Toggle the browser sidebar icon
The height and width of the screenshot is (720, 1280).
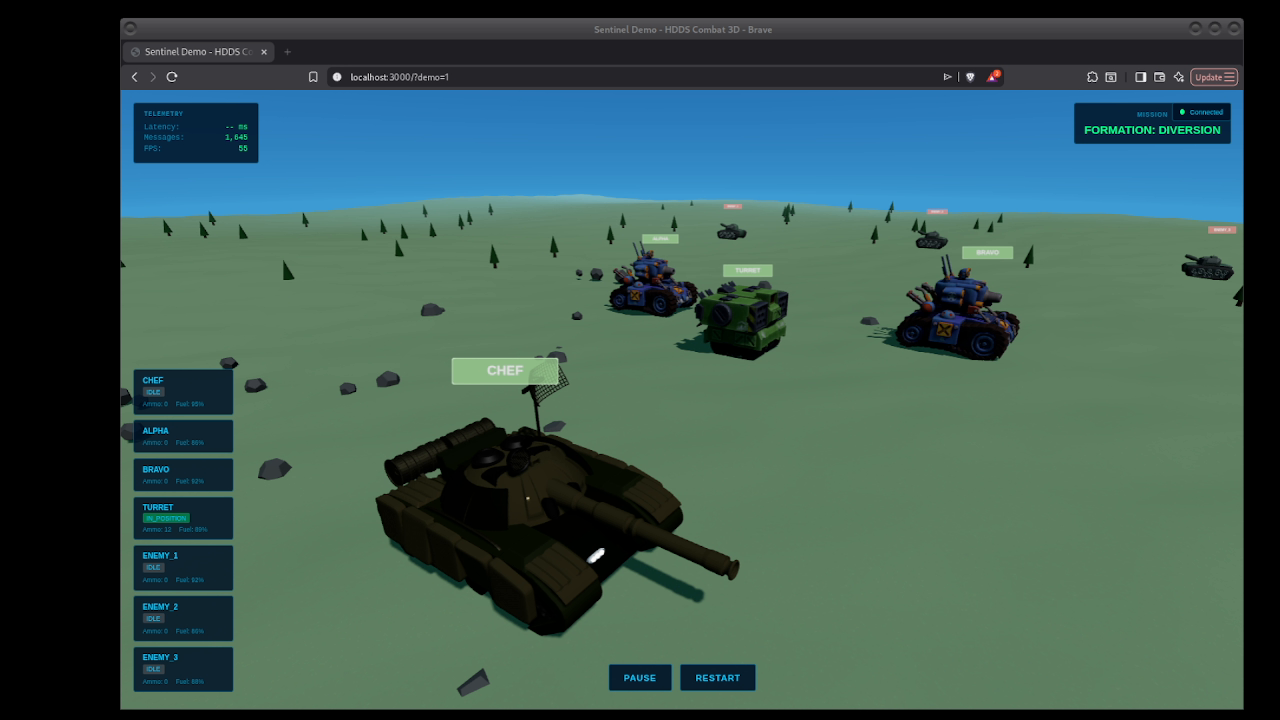click(1140, 76)
